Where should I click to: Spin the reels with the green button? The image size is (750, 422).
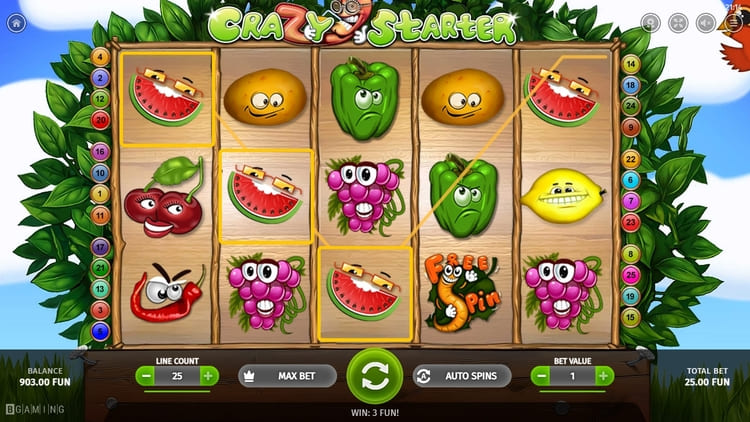(374, 376)
